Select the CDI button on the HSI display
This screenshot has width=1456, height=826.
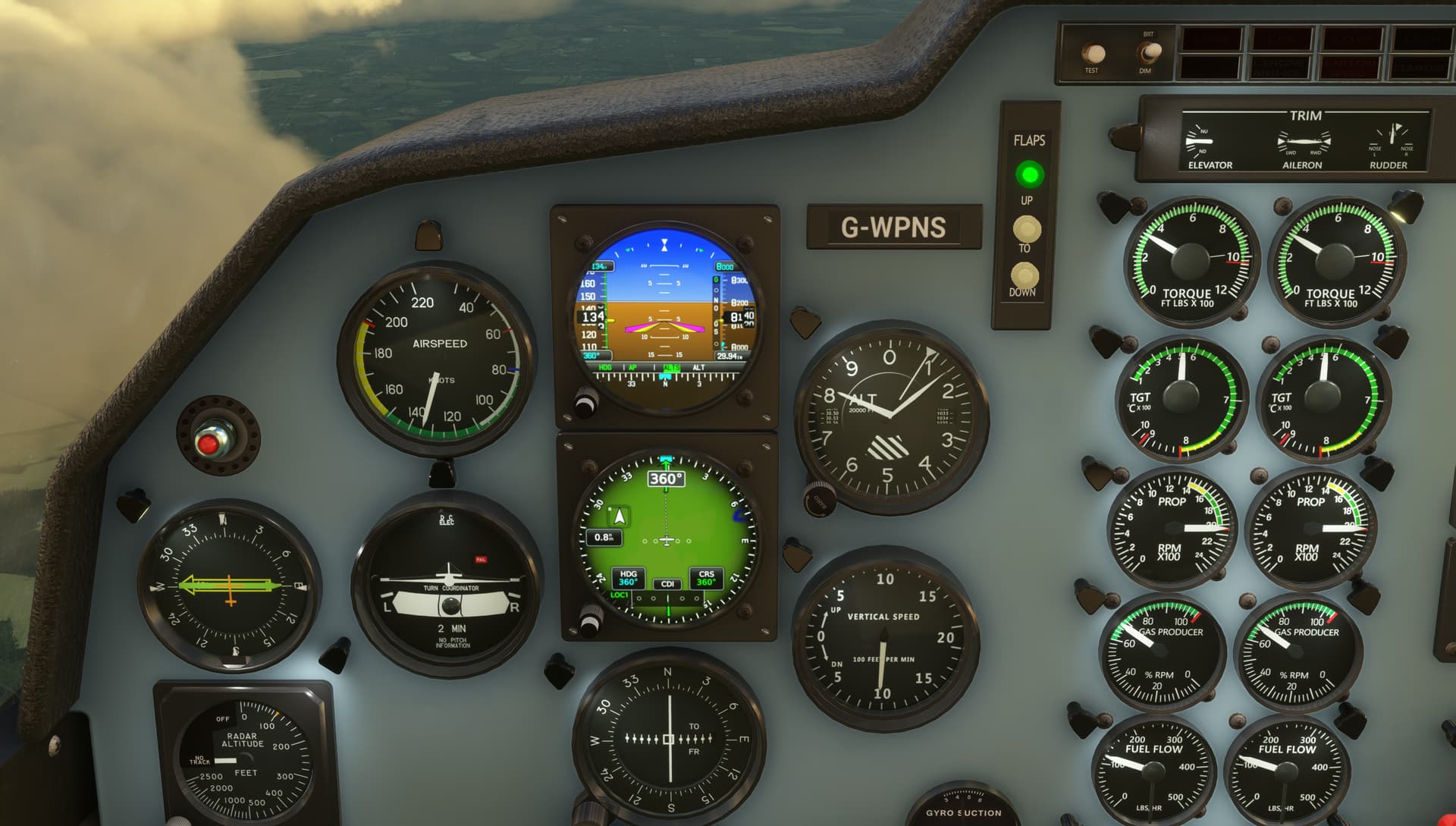[x=667, y=583]
